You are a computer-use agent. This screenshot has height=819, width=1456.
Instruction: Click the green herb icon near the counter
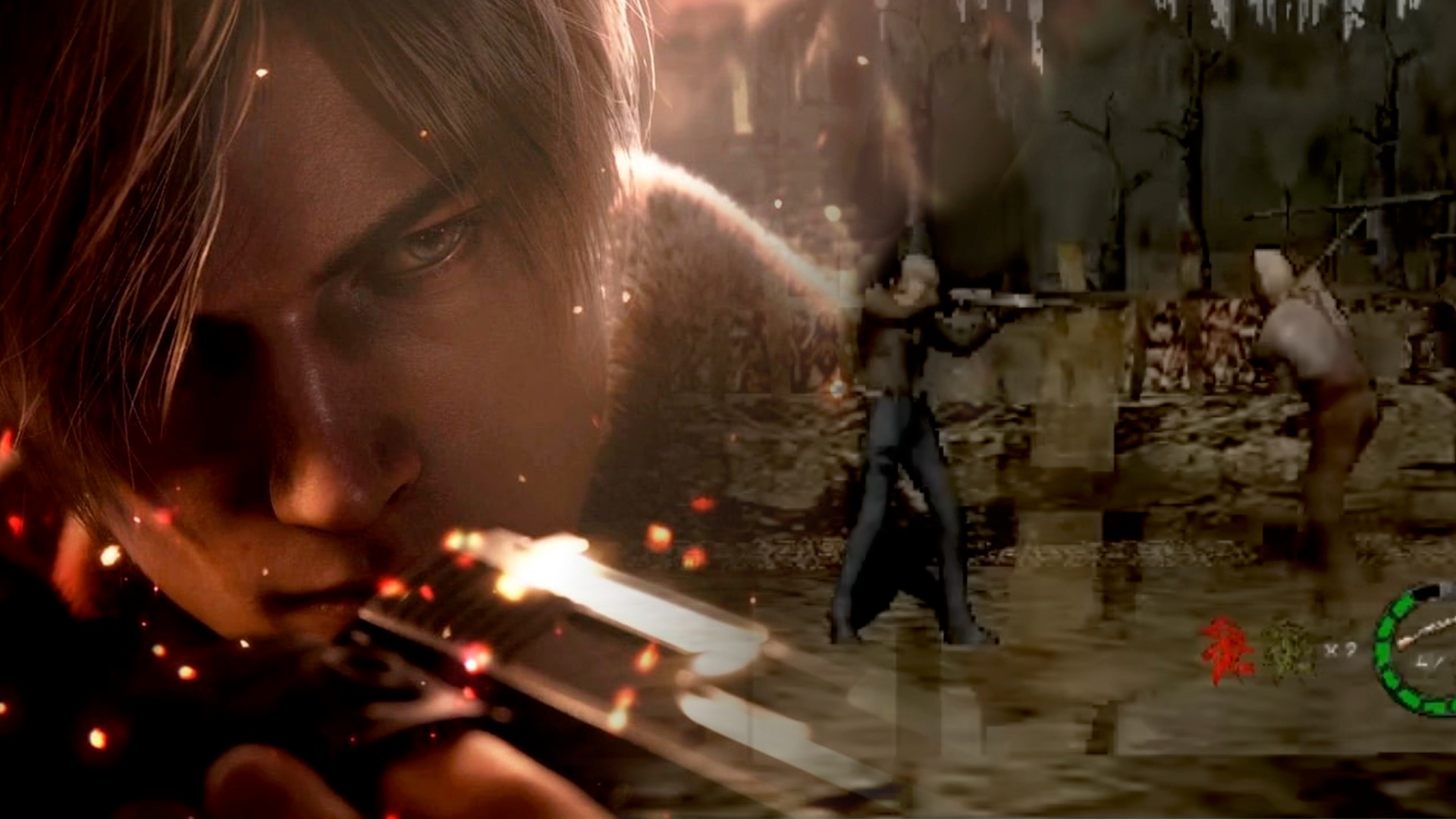click(1289, 651)
